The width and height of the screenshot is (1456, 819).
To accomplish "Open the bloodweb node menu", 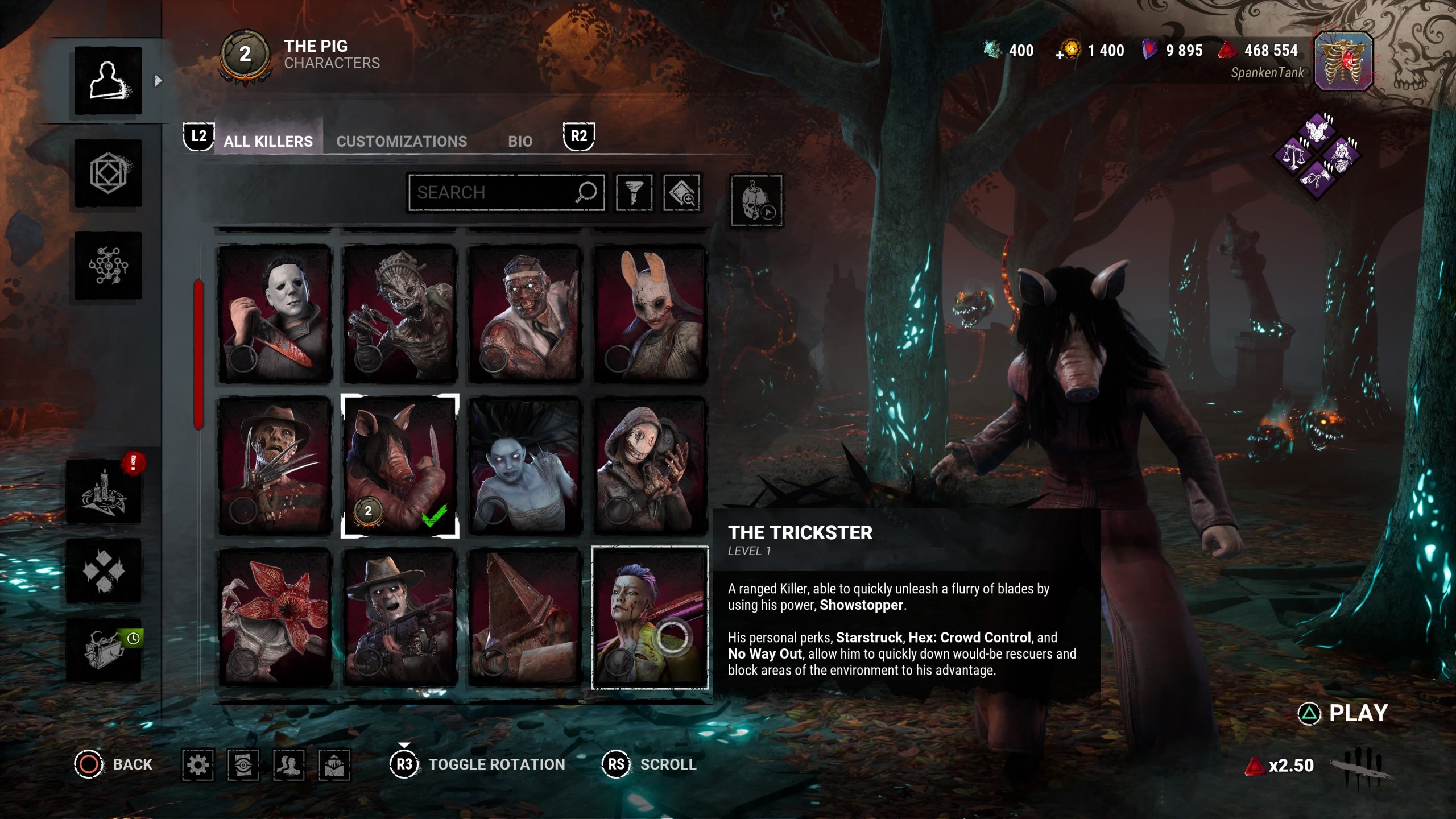I will tap(108, 266).
